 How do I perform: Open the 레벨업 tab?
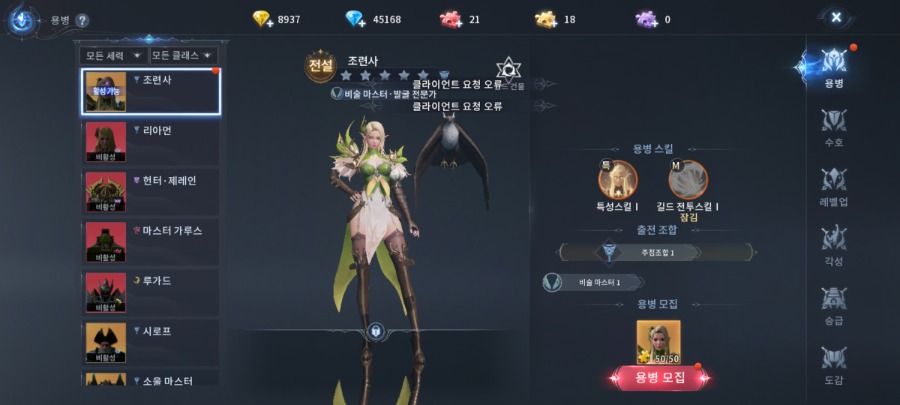click(833, 187)
